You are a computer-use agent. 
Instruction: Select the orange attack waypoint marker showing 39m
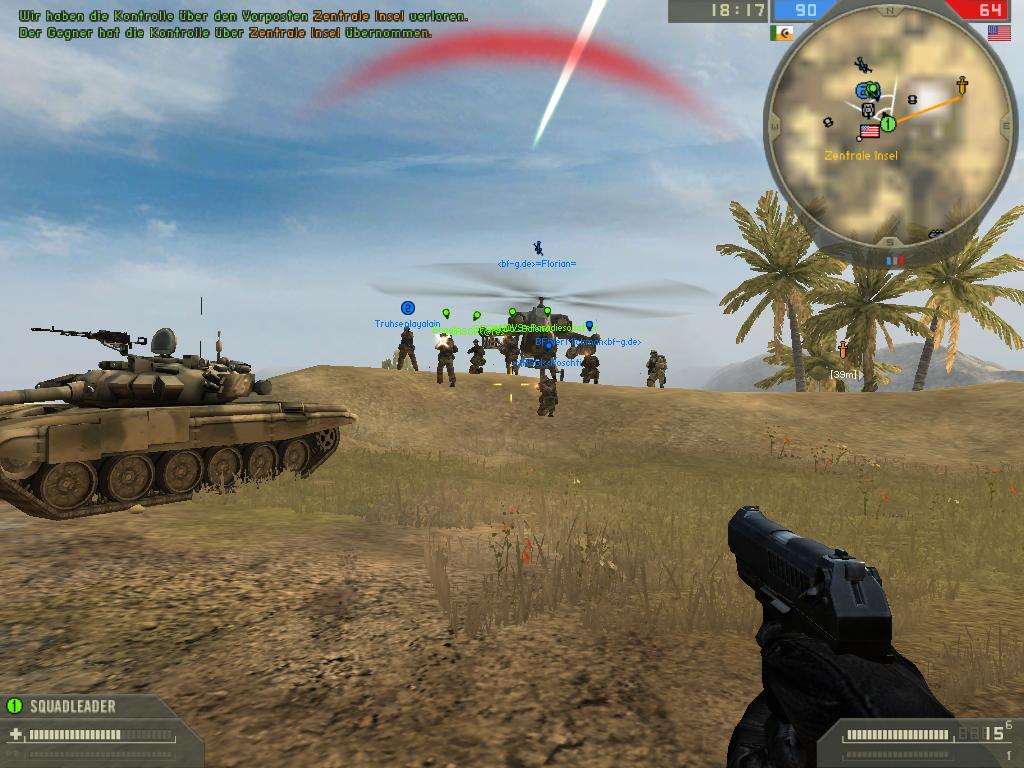tap(843, 350)
